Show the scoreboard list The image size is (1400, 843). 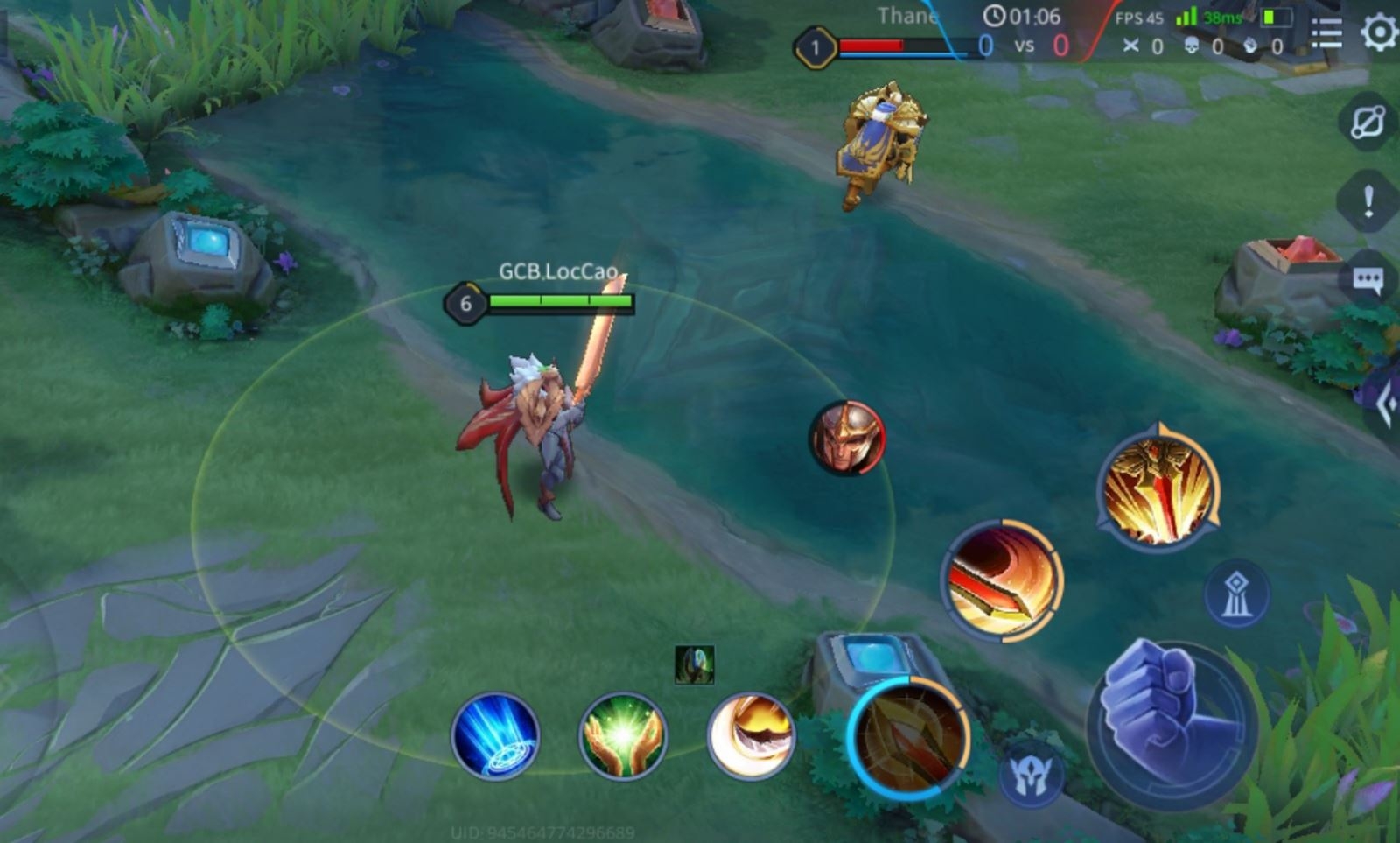click(x=1326, y=33)
